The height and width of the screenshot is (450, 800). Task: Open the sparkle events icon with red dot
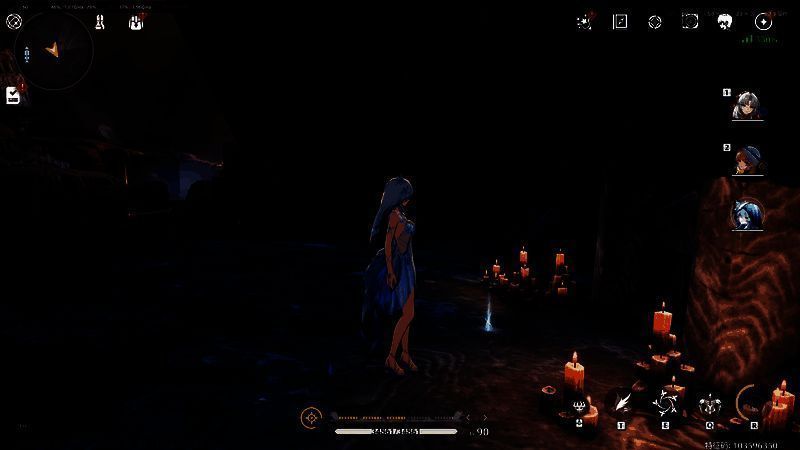(x=585, y=21)
